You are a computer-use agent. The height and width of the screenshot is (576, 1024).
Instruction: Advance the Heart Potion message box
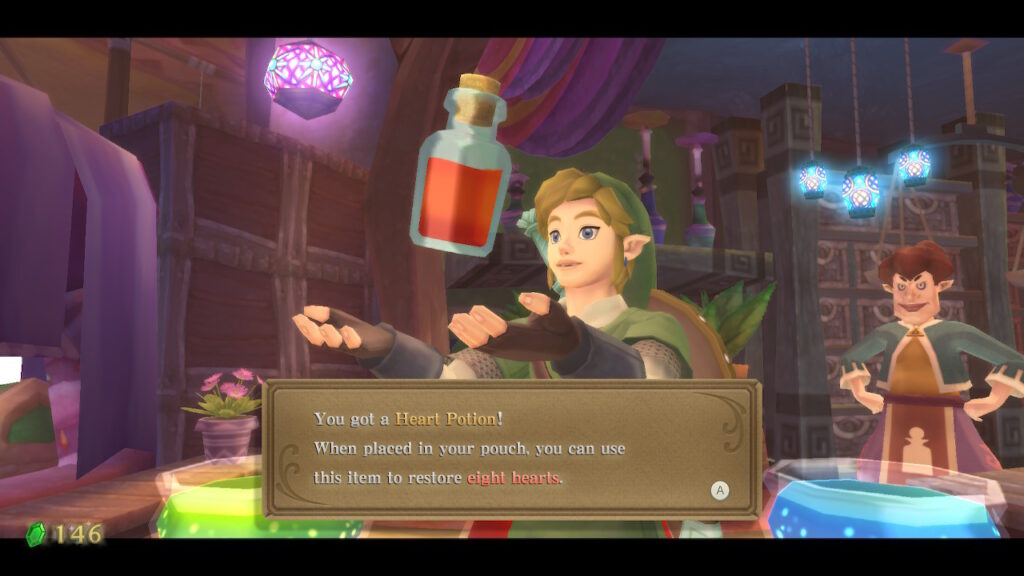[719, 490]
